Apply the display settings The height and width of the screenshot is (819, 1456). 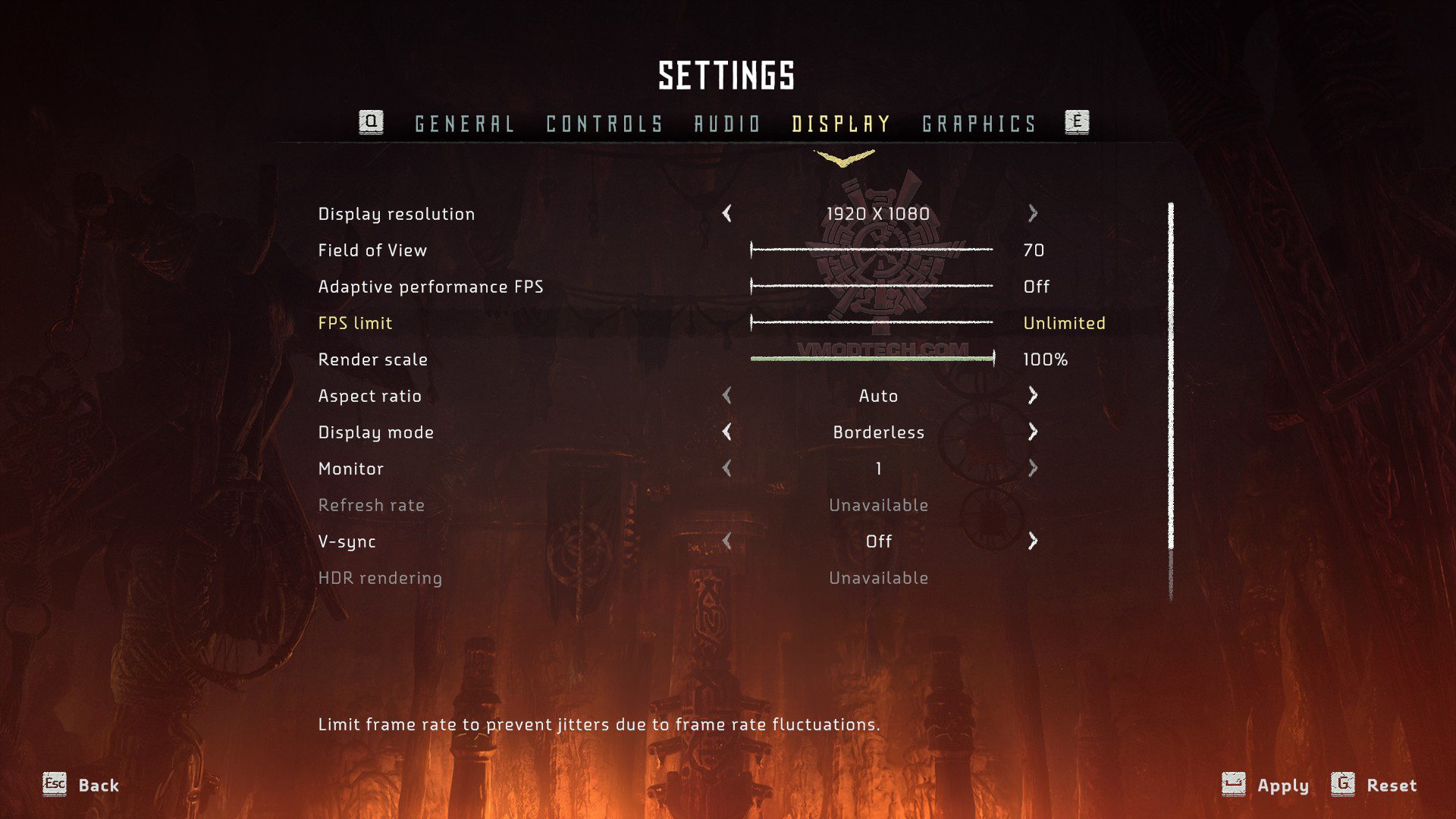[x=1266, y=785]
